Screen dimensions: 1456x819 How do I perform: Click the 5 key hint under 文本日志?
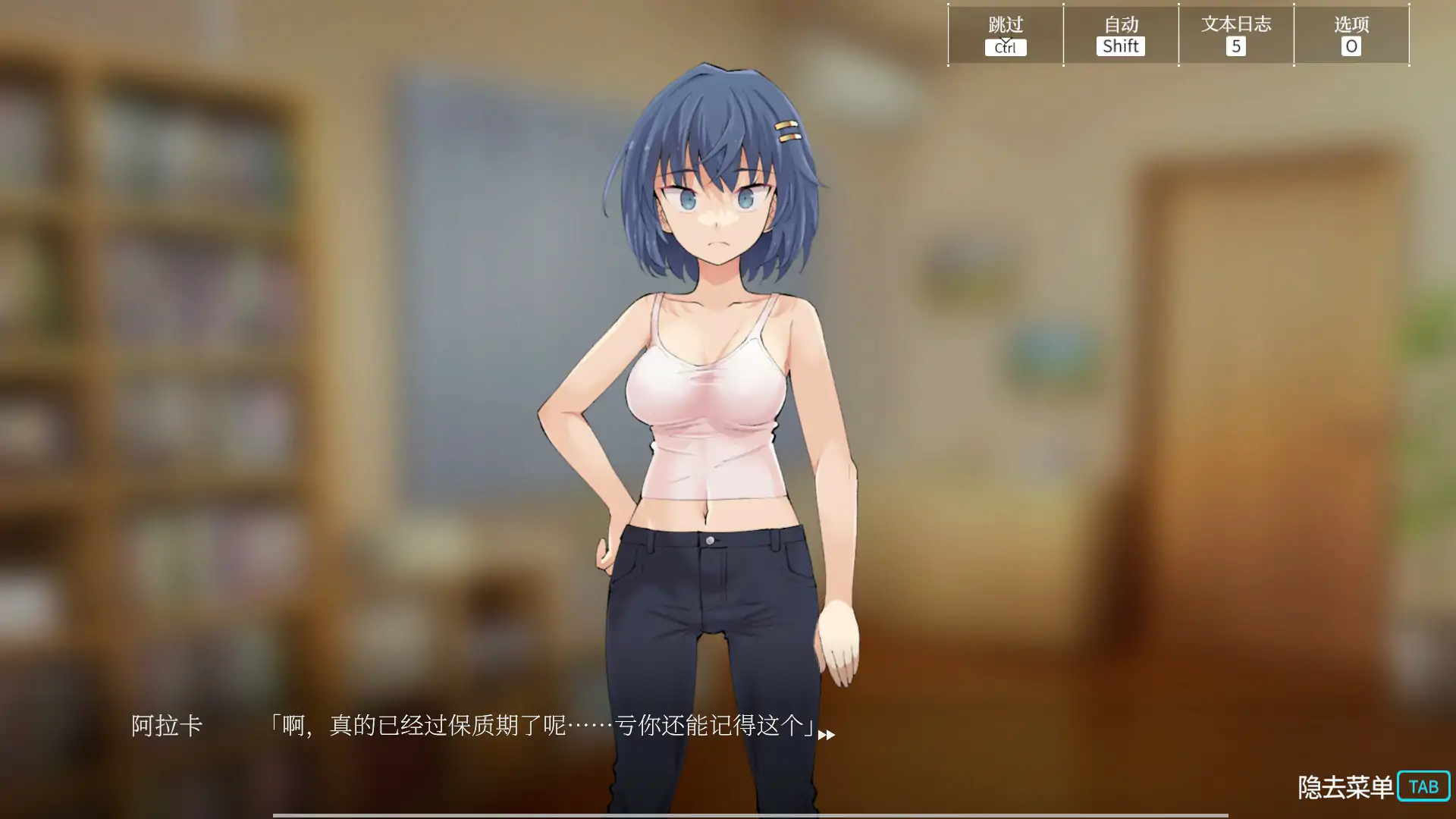pyautogui.click(x=1235, y=46)
